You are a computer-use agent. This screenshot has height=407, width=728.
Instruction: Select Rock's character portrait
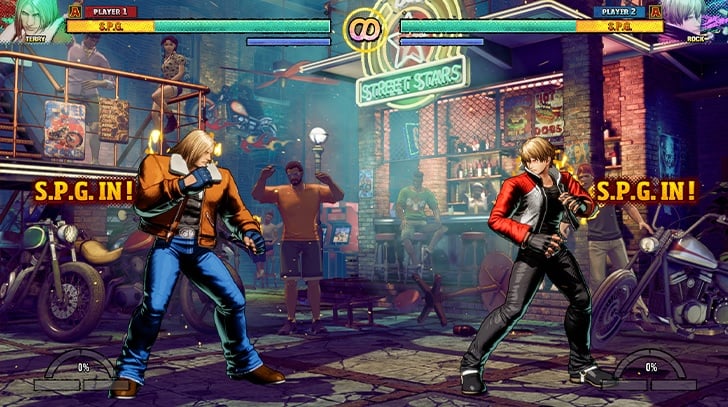(694, 20)
